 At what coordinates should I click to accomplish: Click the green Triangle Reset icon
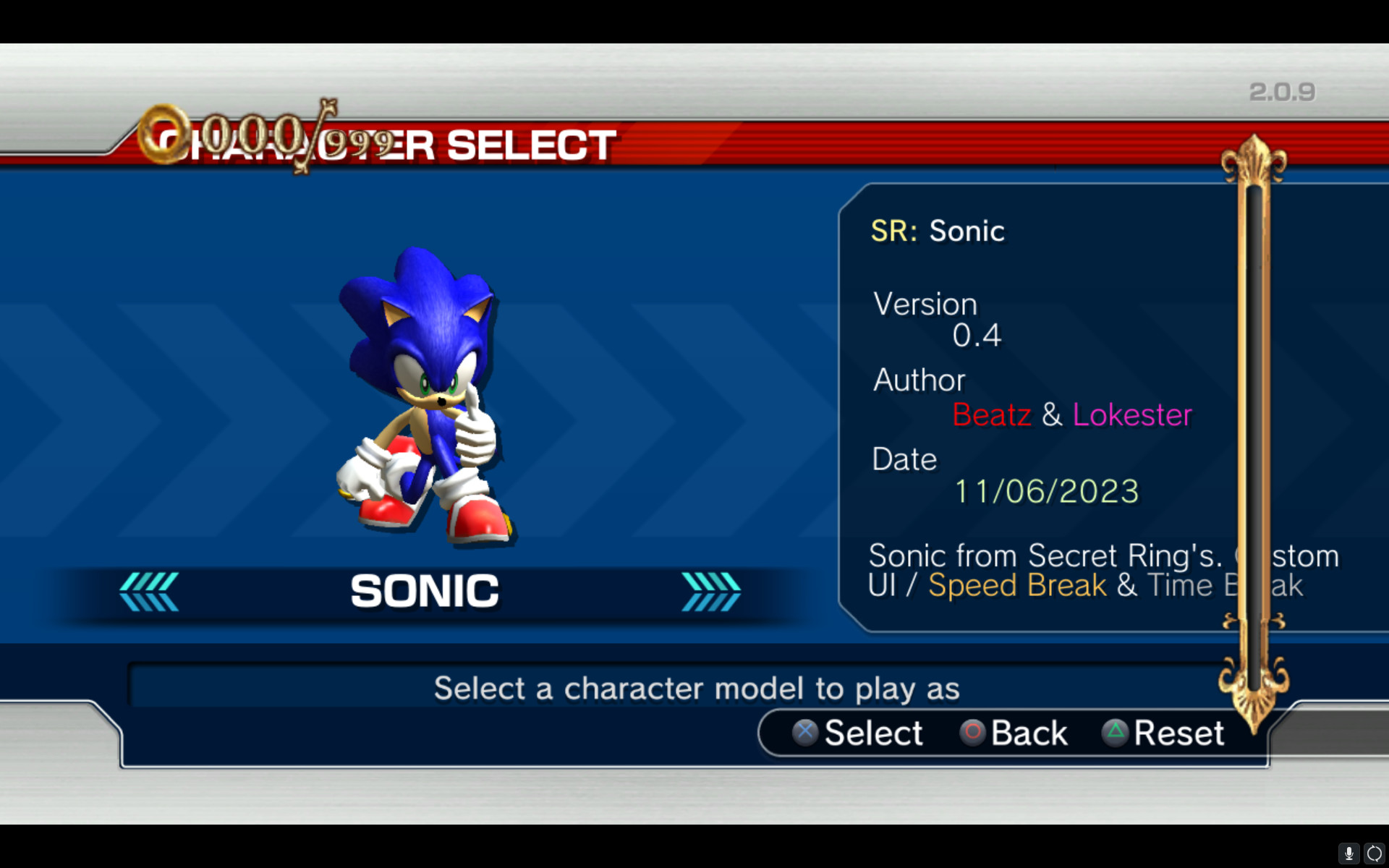pyautogui.click(x=1115, y=733)
